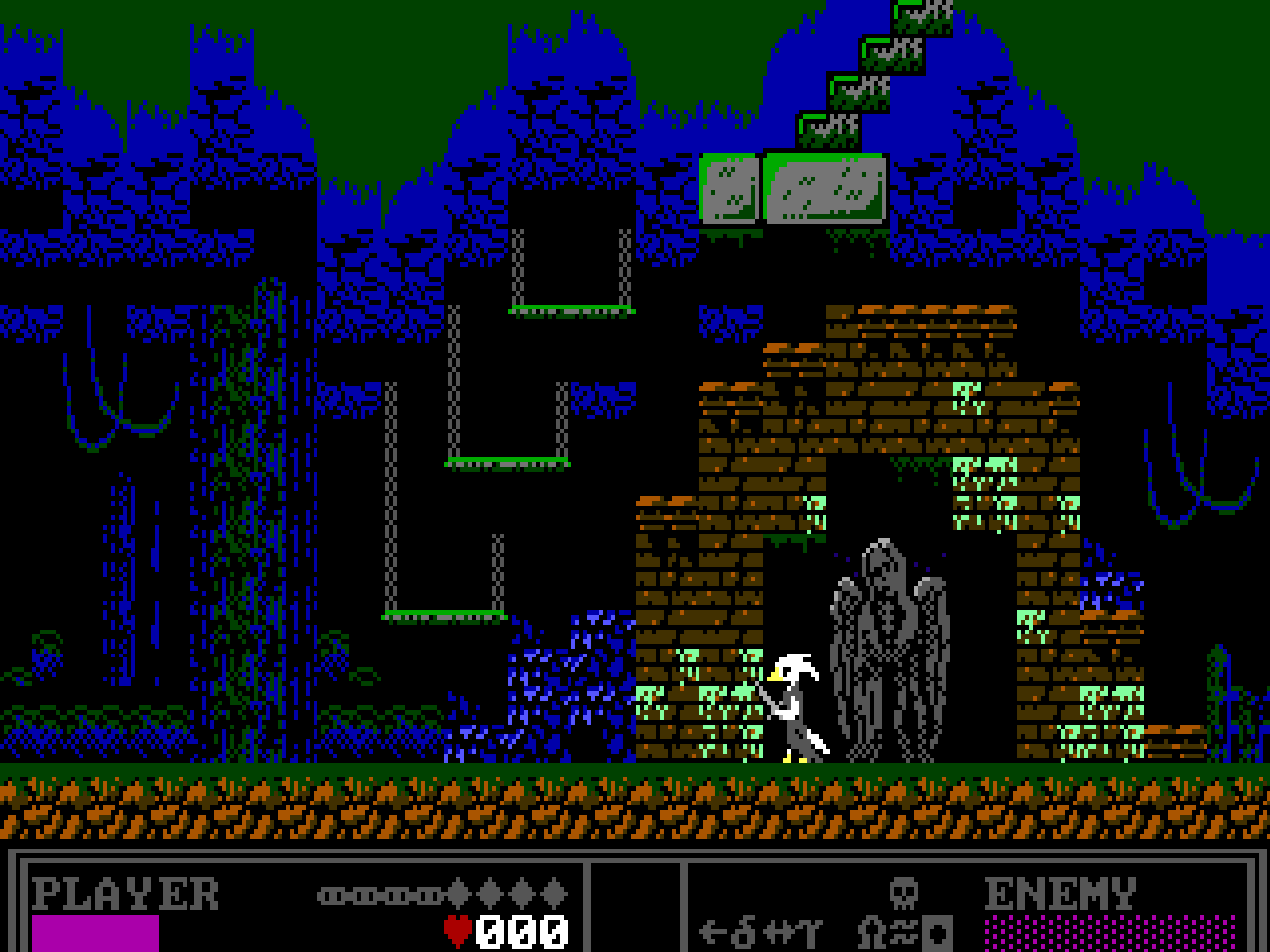
Task: Toggle the last diamond in the charge row
Action: tap(554, 895)
